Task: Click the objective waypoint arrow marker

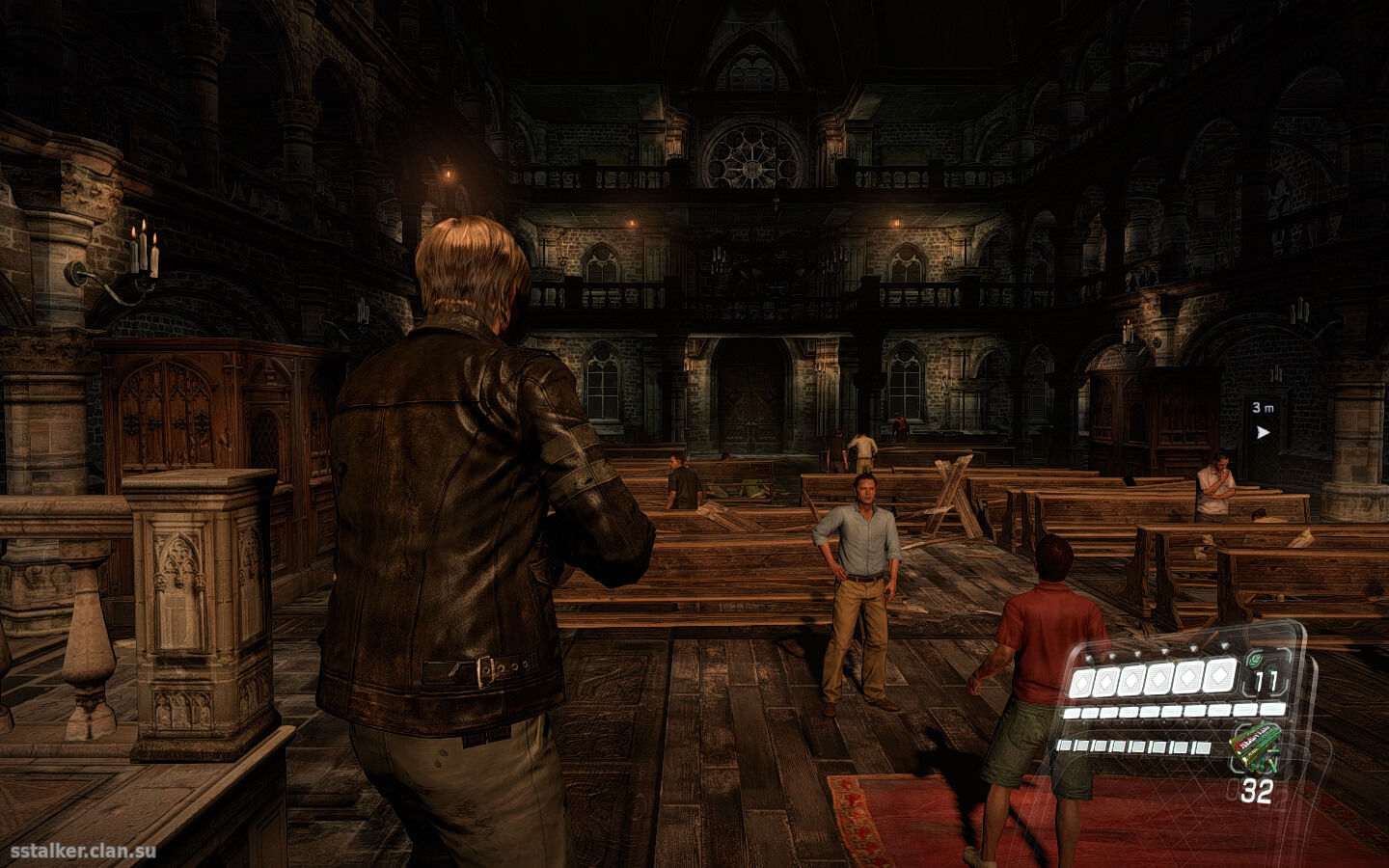Action: 1263,432
